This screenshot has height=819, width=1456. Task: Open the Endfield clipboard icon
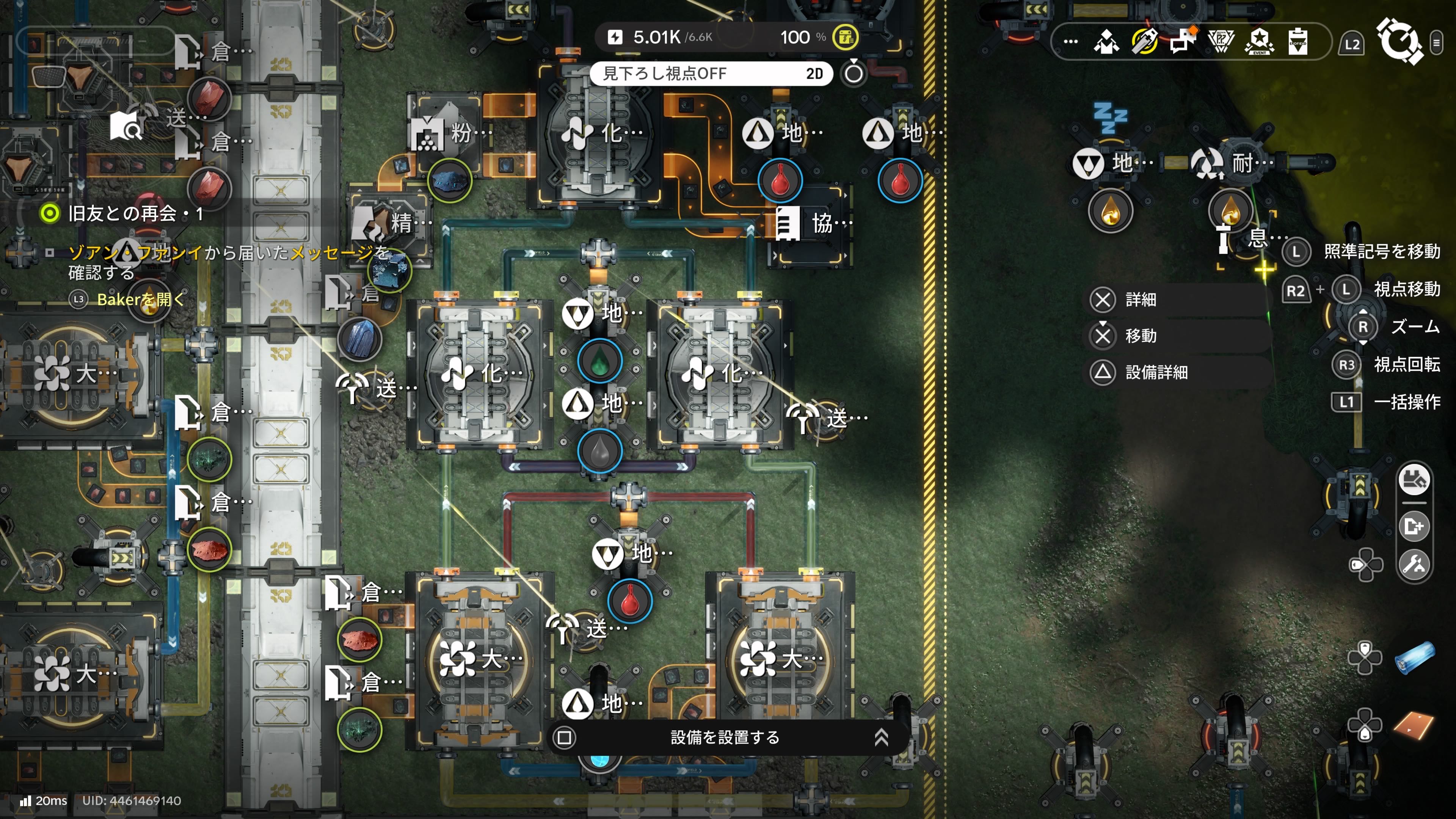(1298, 41)
